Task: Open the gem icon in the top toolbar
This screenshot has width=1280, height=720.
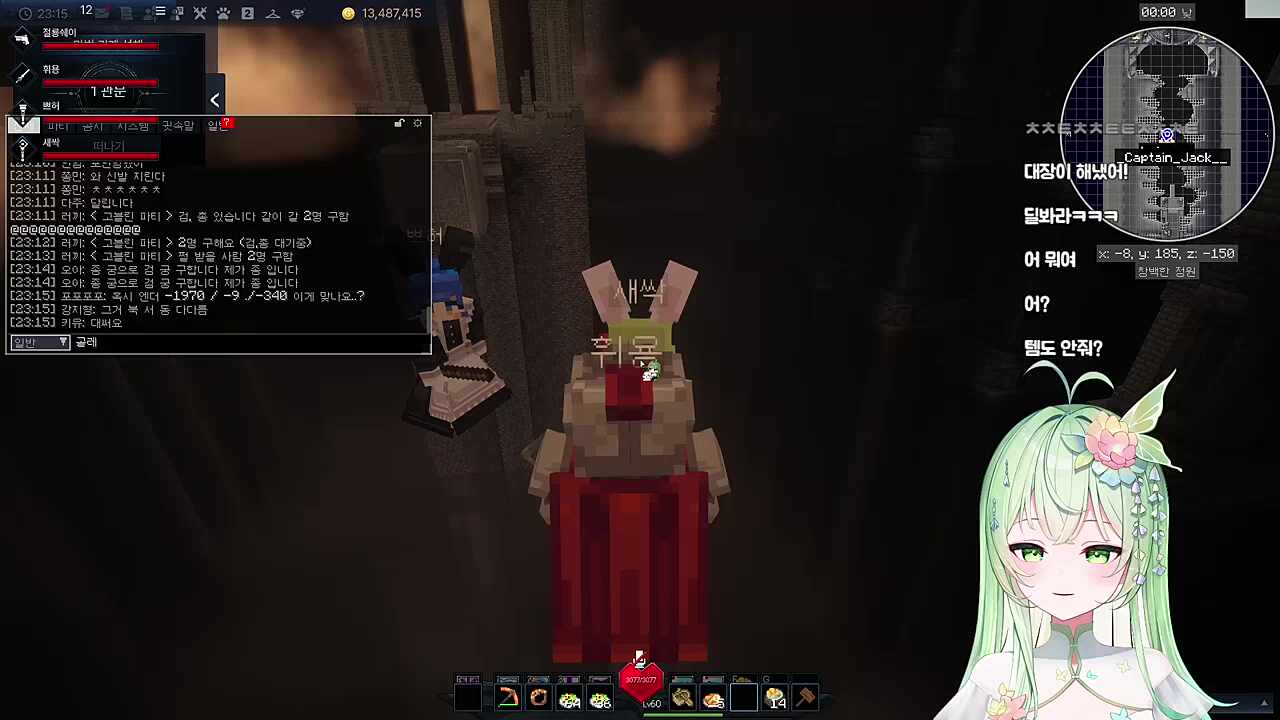Action: [298, 13]
